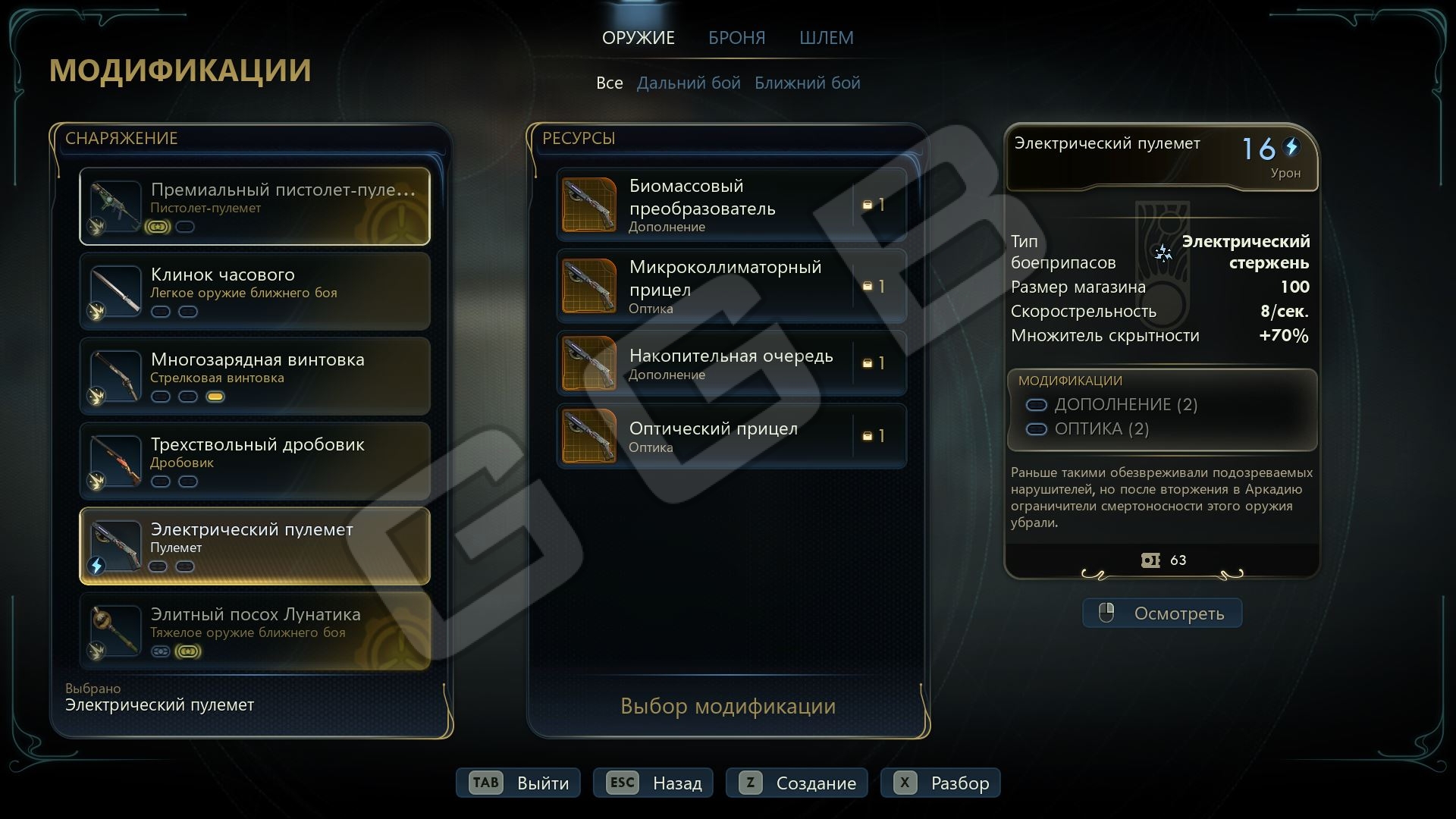Pick the Оптический прицел modification

pos(731,436)
